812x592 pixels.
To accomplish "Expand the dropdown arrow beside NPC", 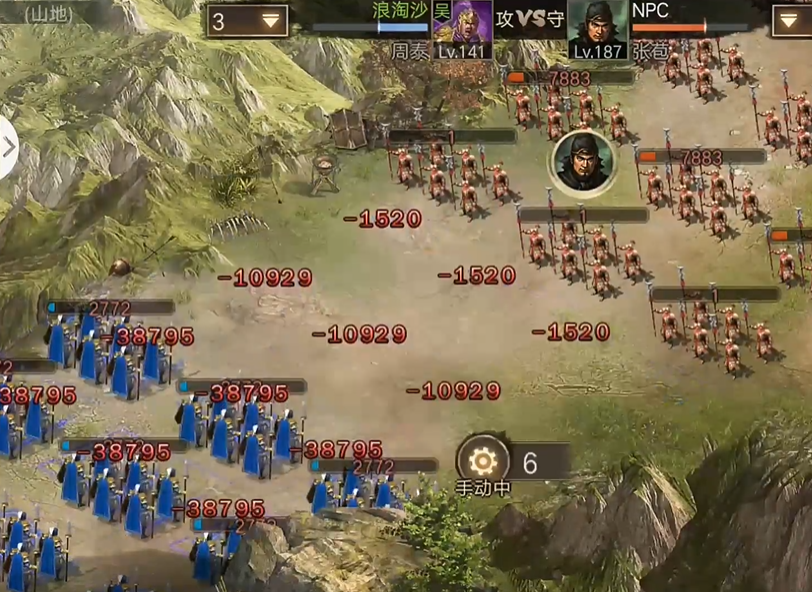I will [791, 21].
